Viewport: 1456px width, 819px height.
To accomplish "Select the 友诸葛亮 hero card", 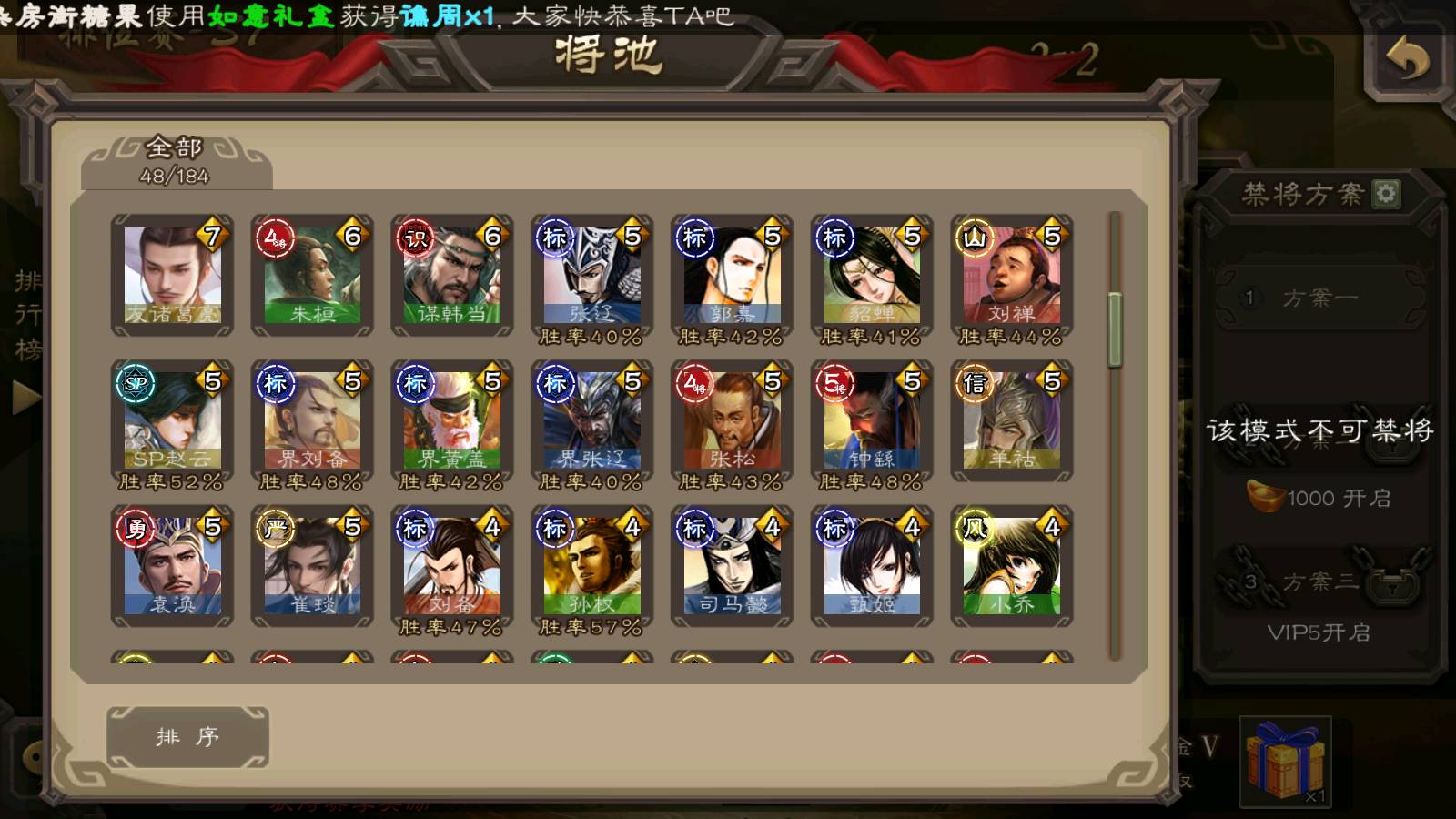I will (172, 275).
